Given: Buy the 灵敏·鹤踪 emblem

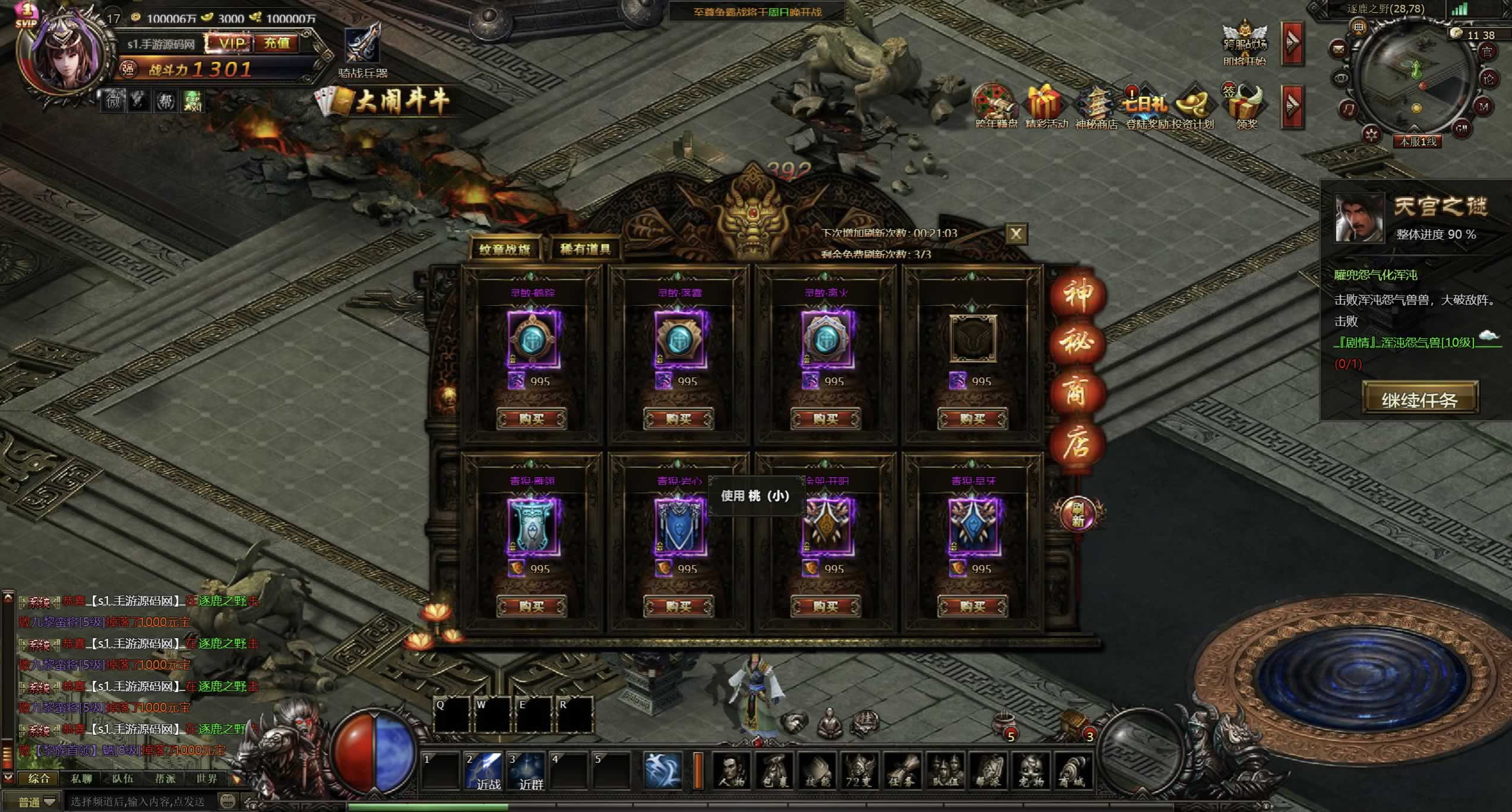Looking at the screenshot, I should pyautogui.click(x=532, y=419).
